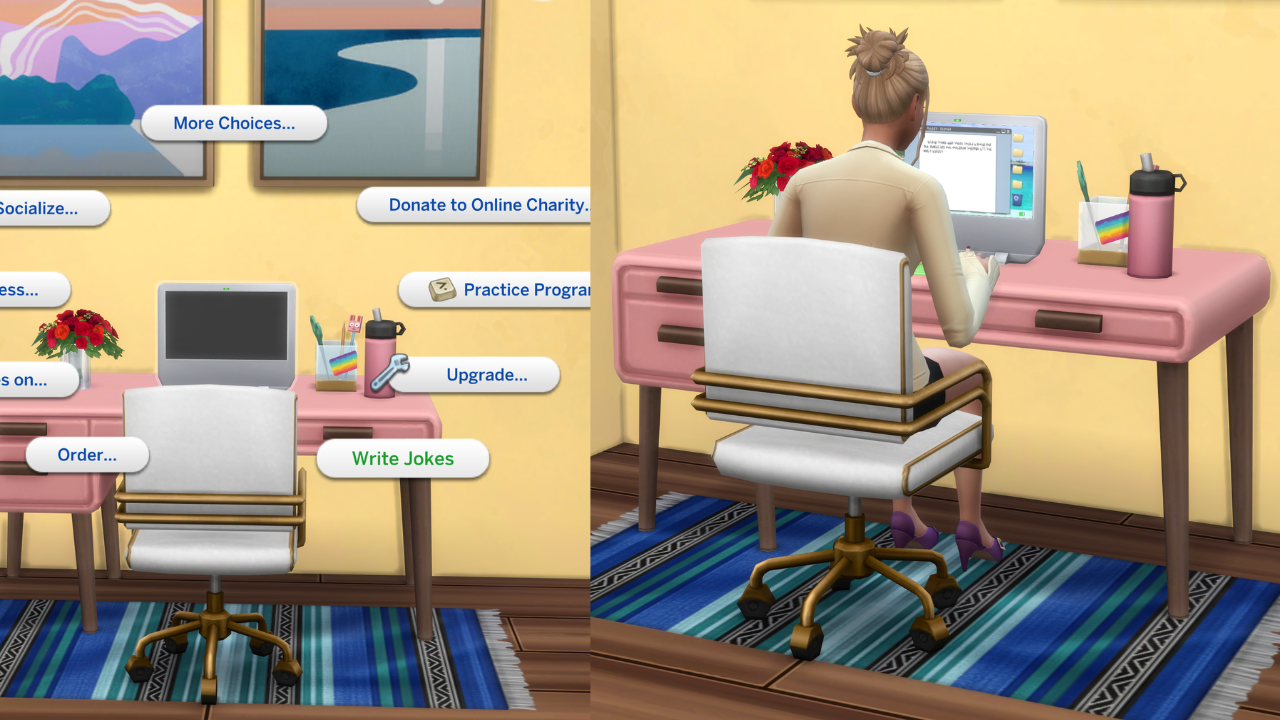The width and height of the screenshot is (1280, 720).
Task: Select Write Jokes from the pie menu
Action: coord(403,459)
